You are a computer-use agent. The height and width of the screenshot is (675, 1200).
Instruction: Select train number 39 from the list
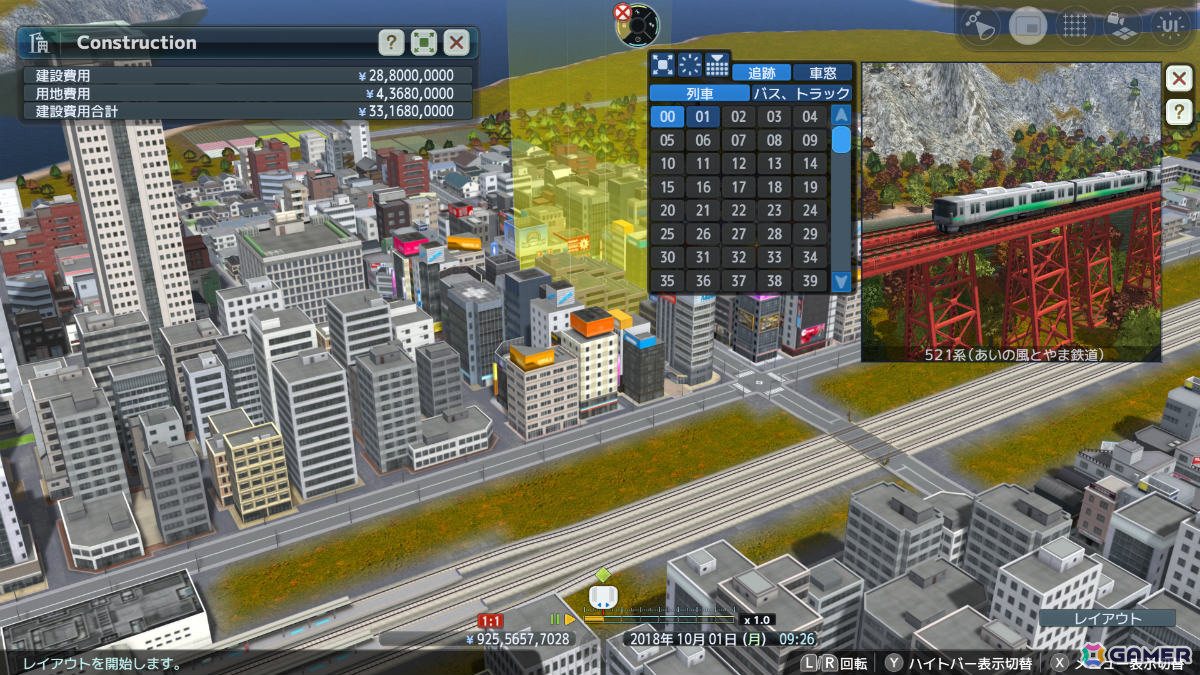pyautogui.click(x=809, y=281)
